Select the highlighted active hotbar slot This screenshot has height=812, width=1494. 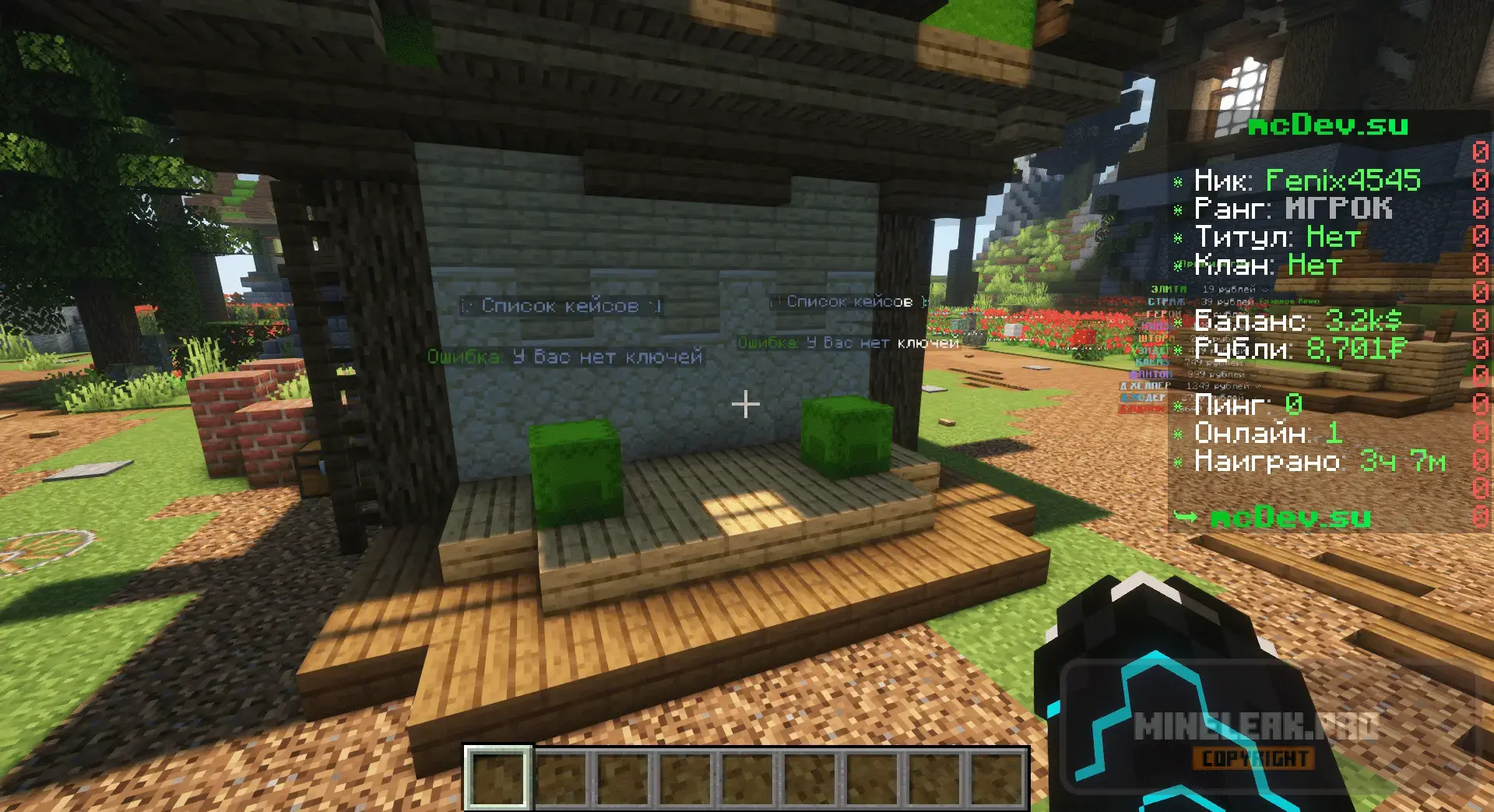498,778
